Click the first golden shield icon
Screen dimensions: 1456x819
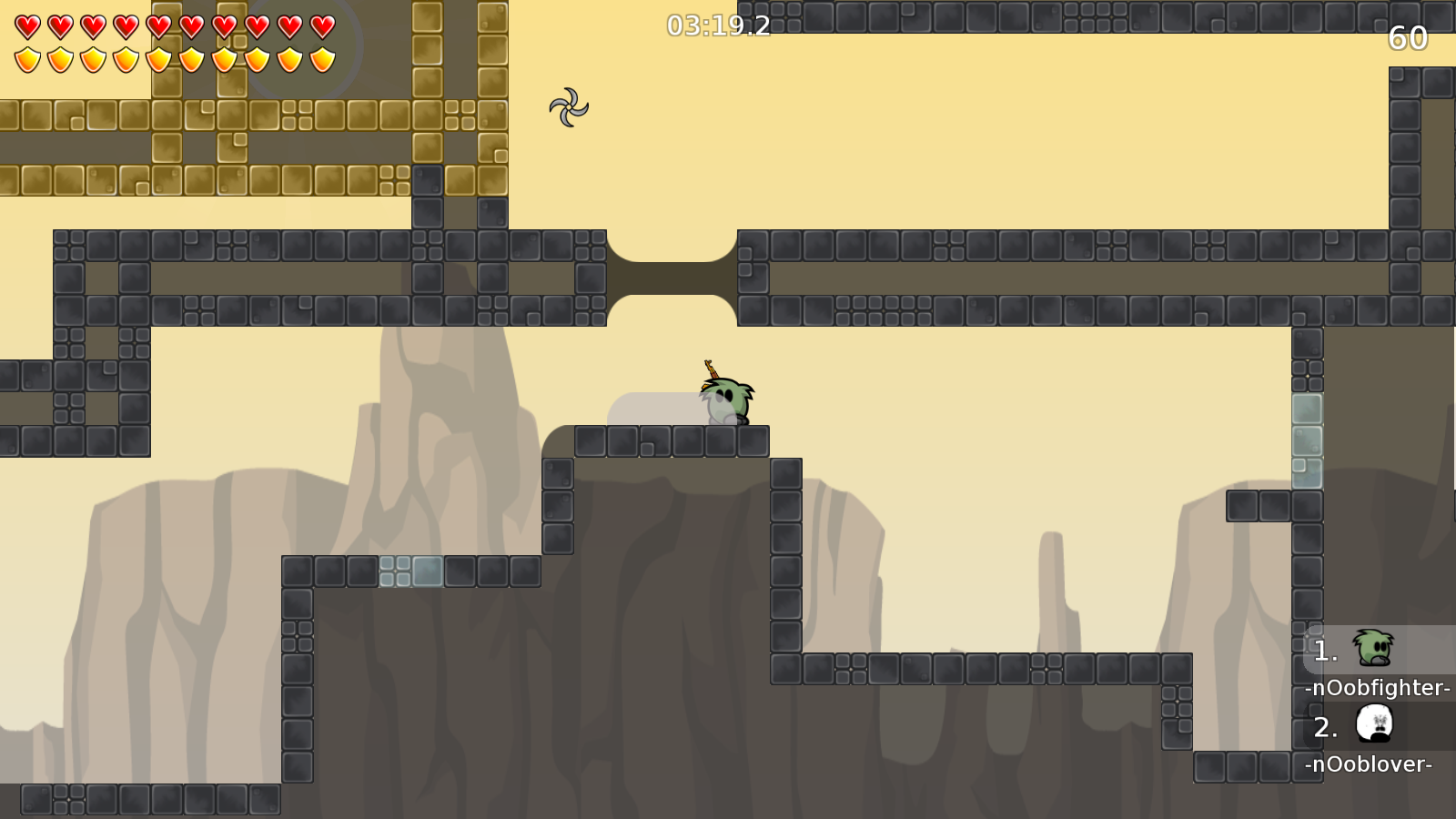[27, 60]
